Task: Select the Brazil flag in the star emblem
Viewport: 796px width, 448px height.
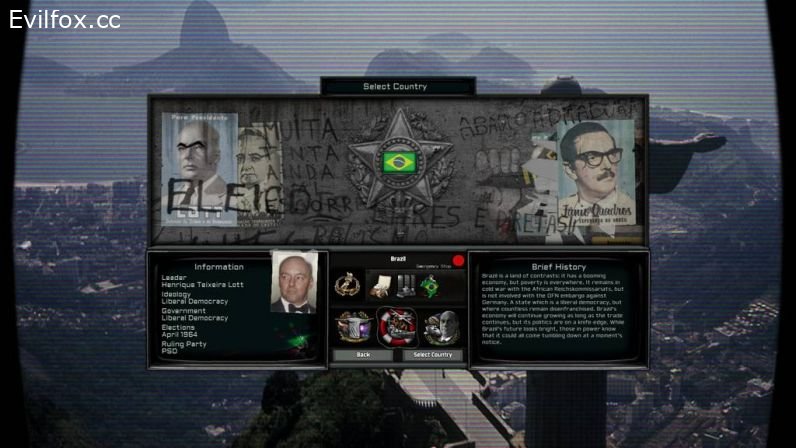Action: coord(399,162)
